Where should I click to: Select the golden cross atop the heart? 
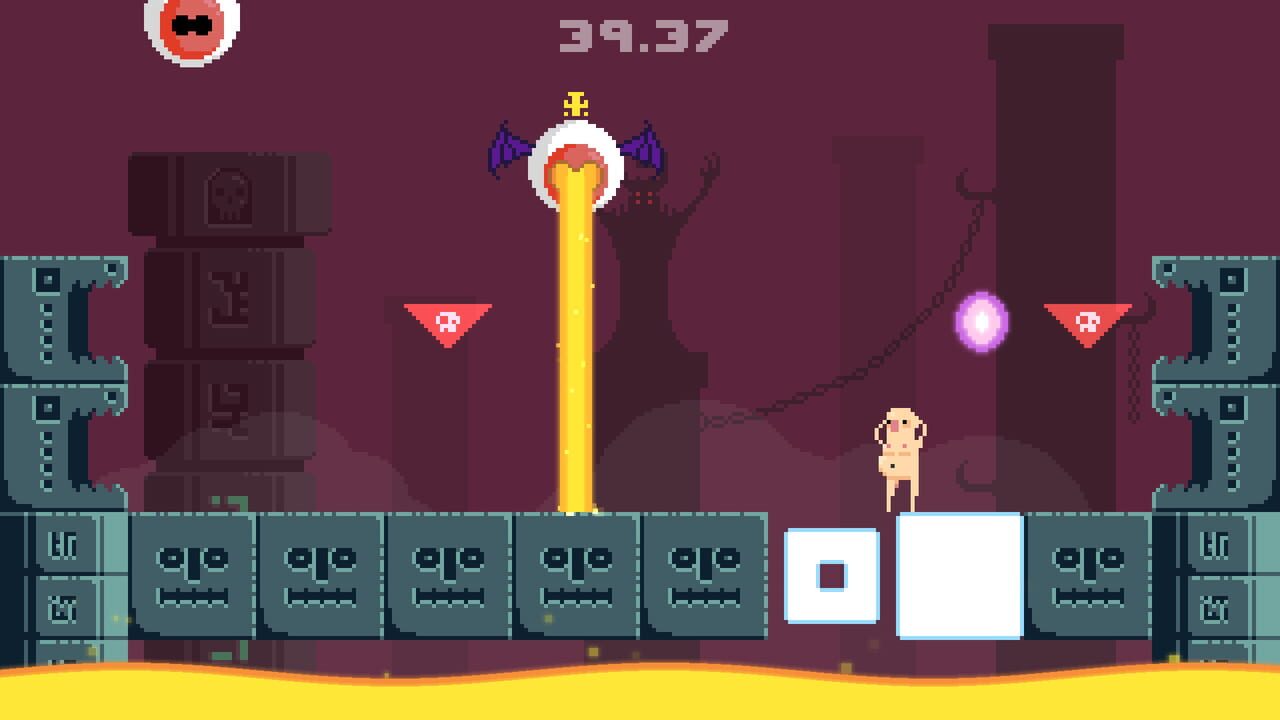[x=575, y=103]
